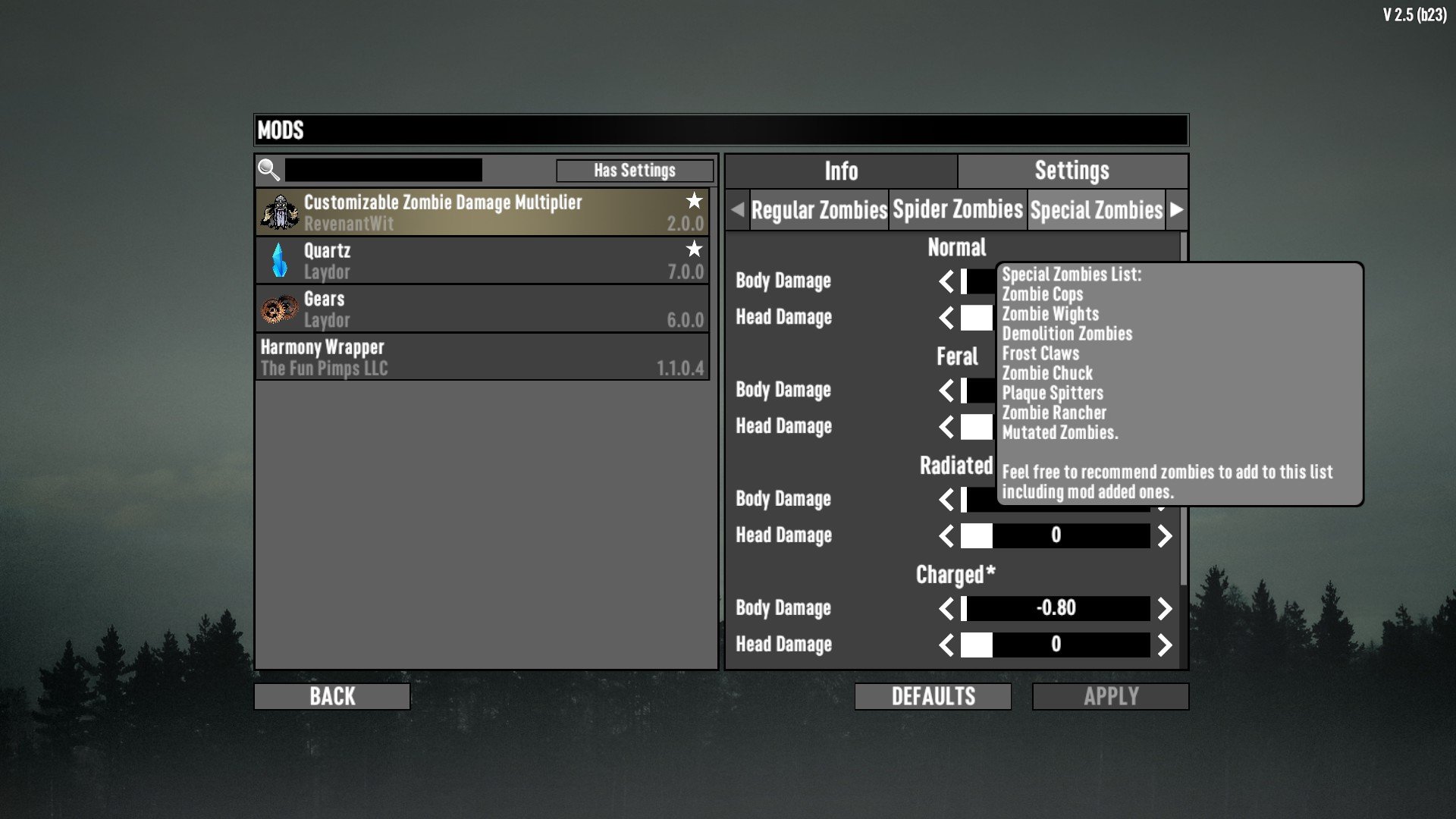
Task: Increase Radiated Head Damage with right arrow
Action: coord(1165,536)
